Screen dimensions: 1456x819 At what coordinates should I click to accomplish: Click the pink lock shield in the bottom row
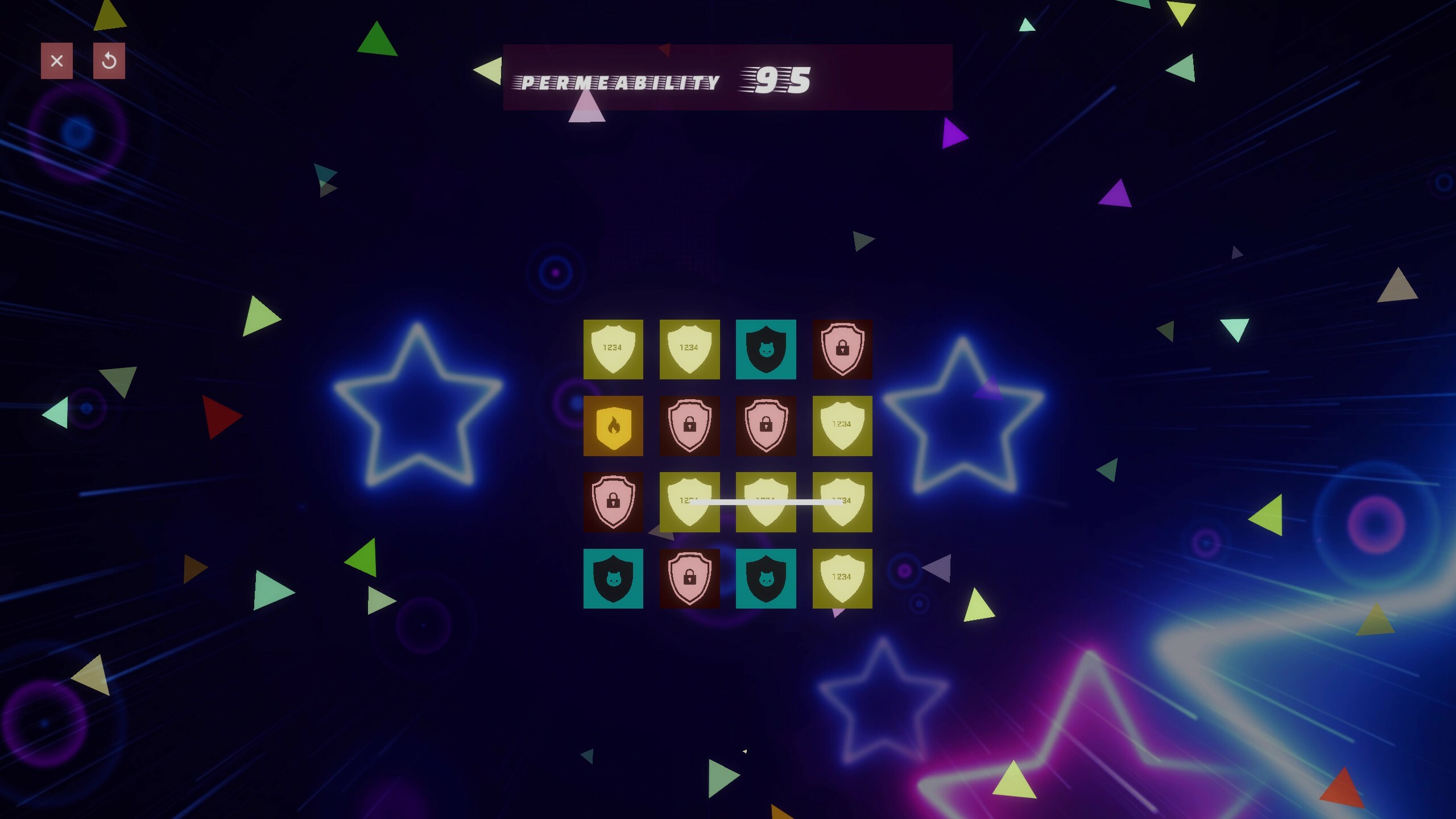pos(690,578)
